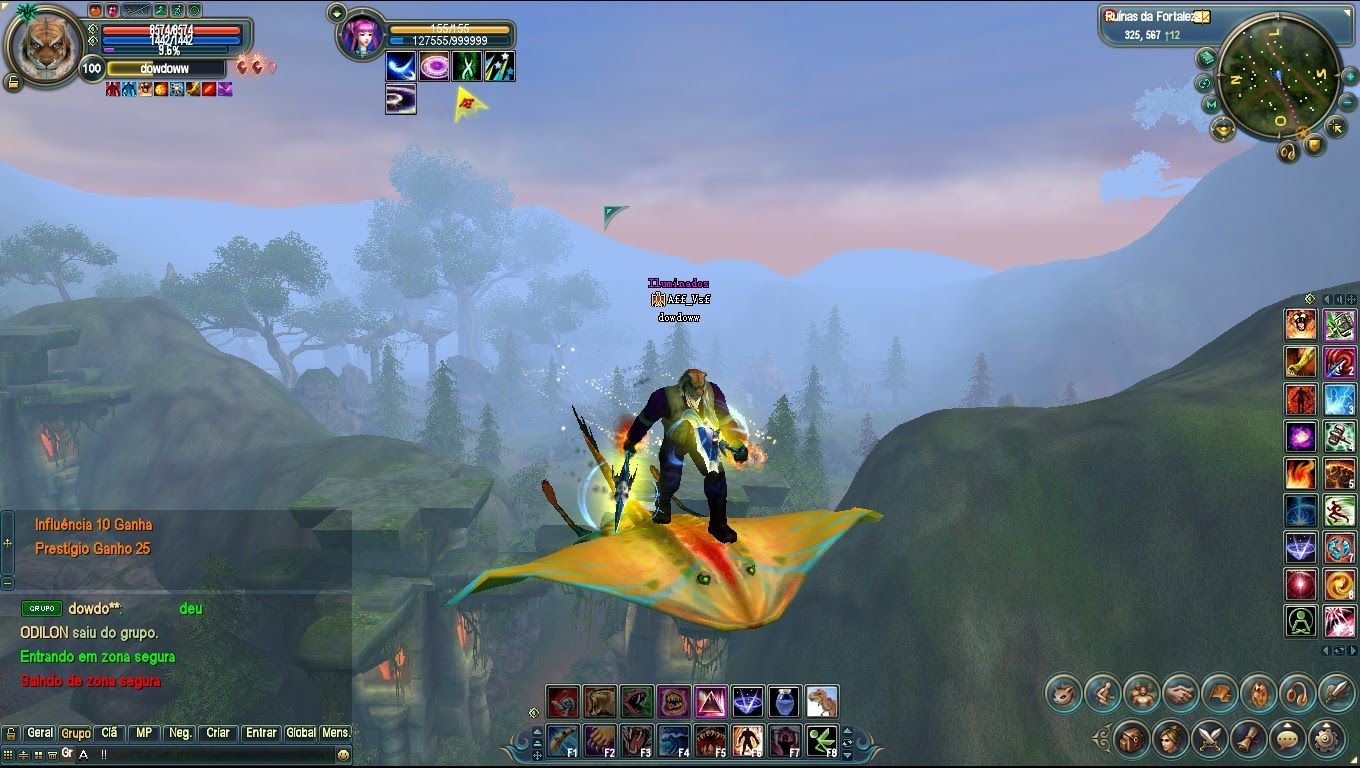Open the backpack inventory

(x=1131, y=739)
